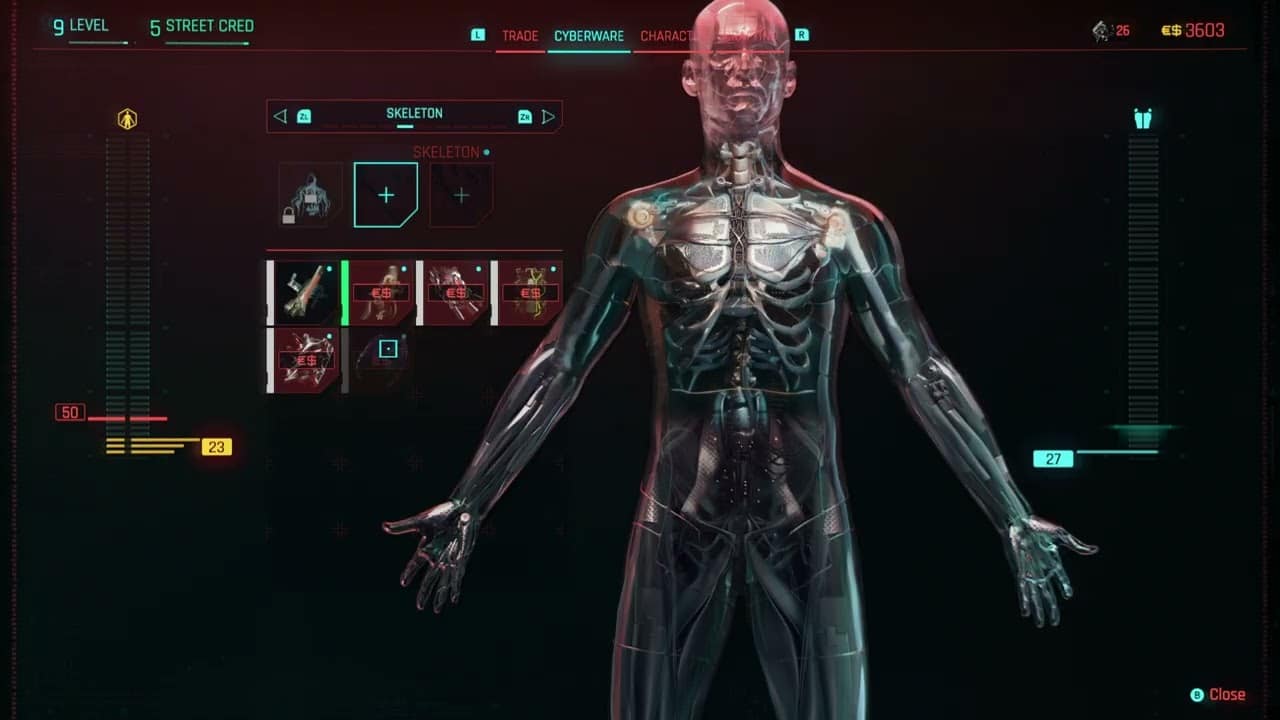Go to previous cyberware category arrow
1280x720 pixels.
pyautogui.click(x=280, y=116)
